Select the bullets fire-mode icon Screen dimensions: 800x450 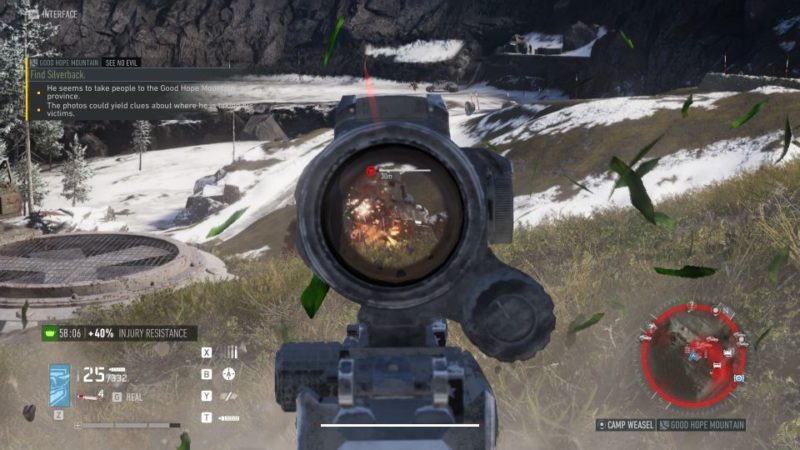pos(231,353)
